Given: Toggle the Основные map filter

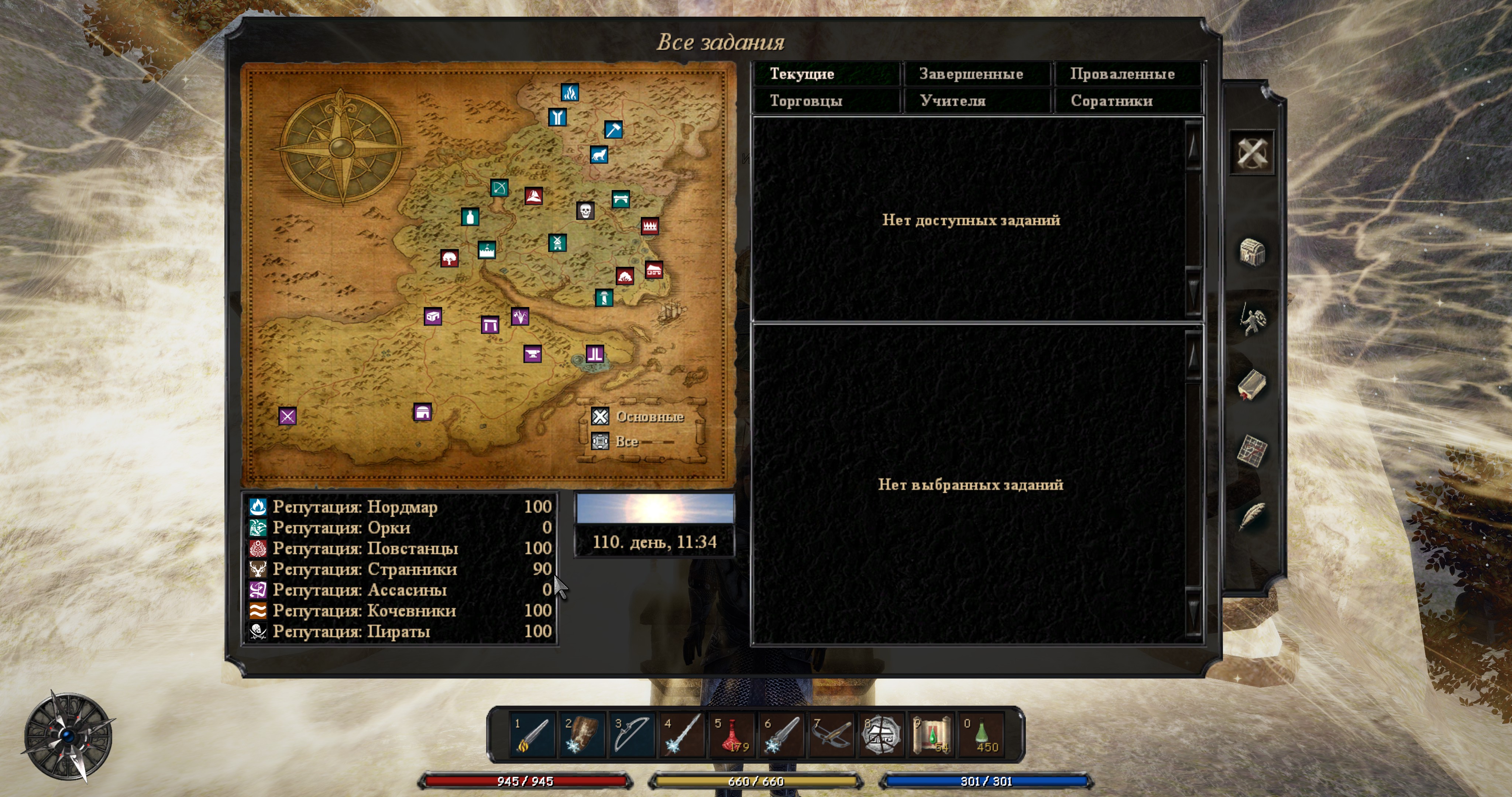Looking at the screenshot, I should (x=600, y=417).
